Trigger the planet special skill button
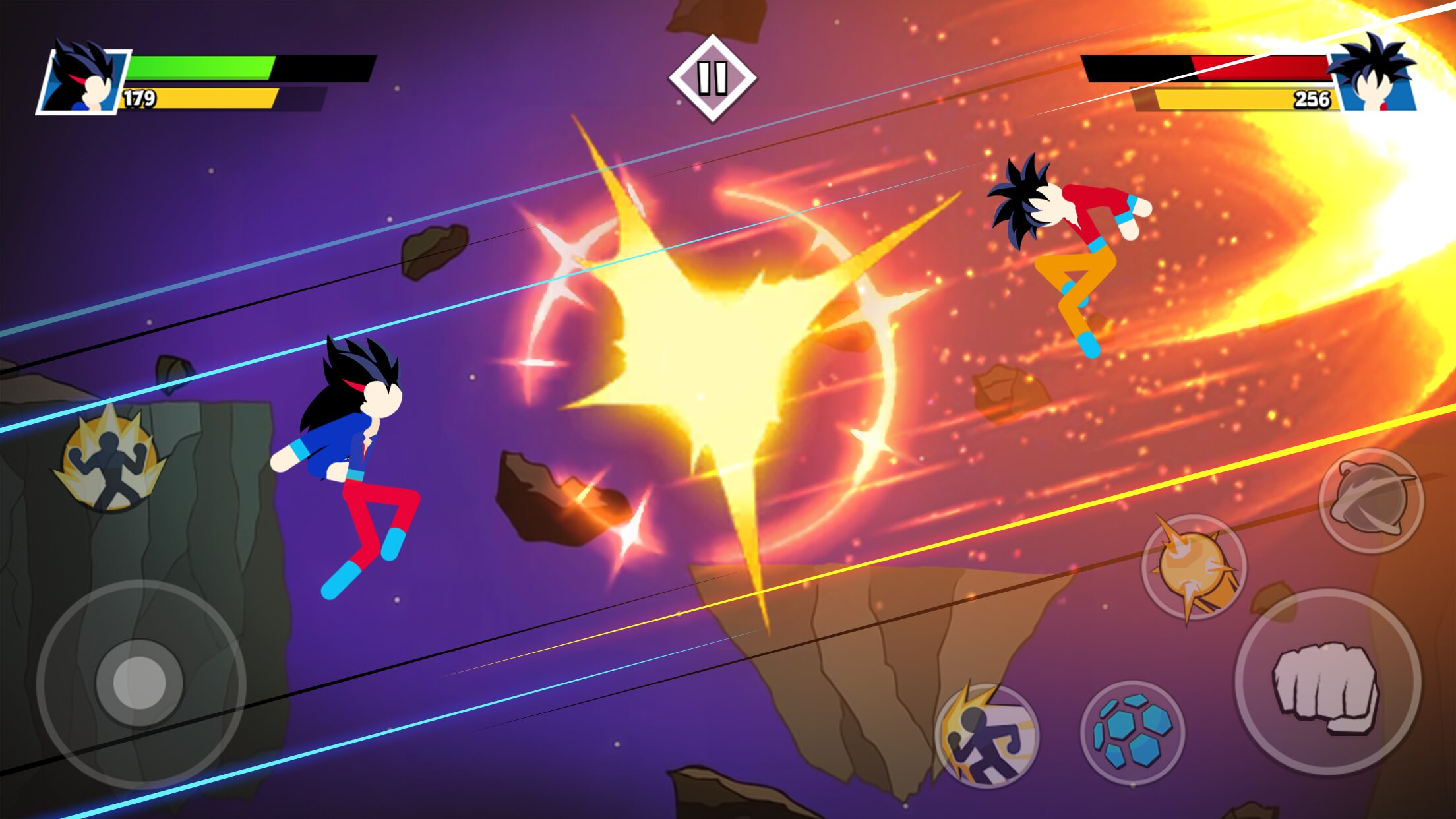Screen dimensions: 1456x819 (x=1371, y=501)
